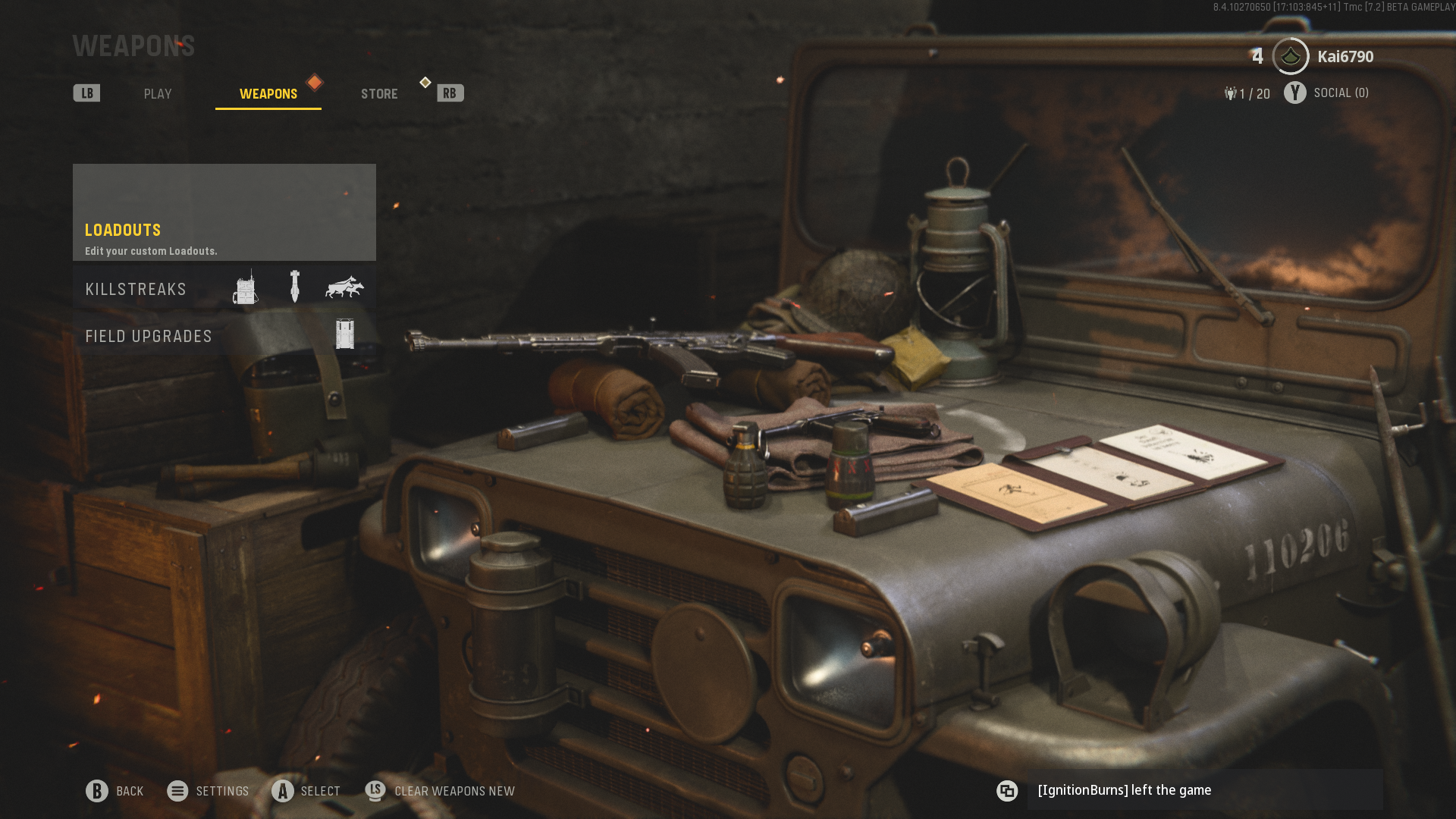Open Settings from the bottom bar
Viewport: 1456px width, 819px height.
point(209,791)
